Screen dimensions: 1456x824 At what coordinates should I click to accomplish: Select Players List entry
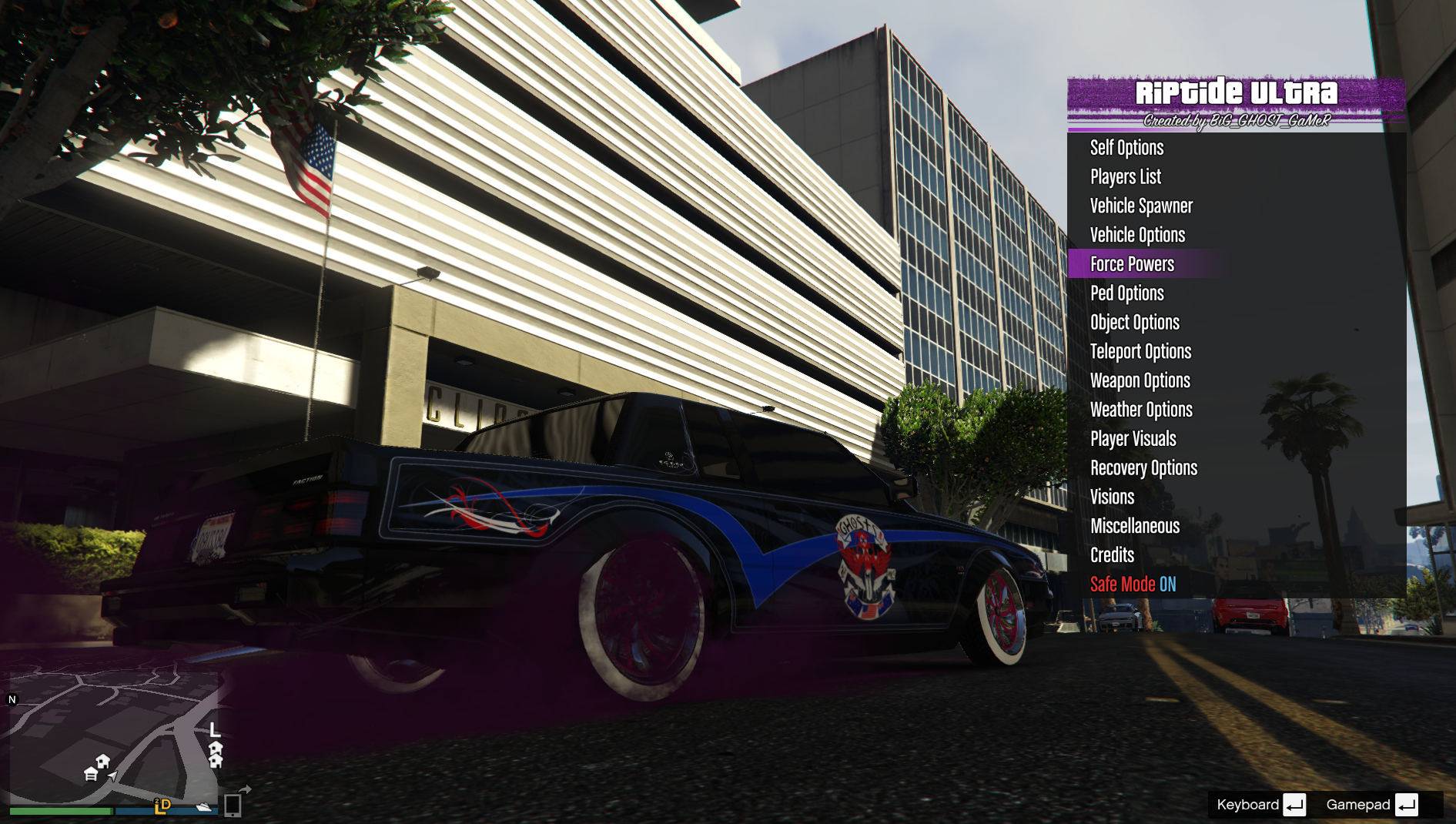(x=1125, y=177)
